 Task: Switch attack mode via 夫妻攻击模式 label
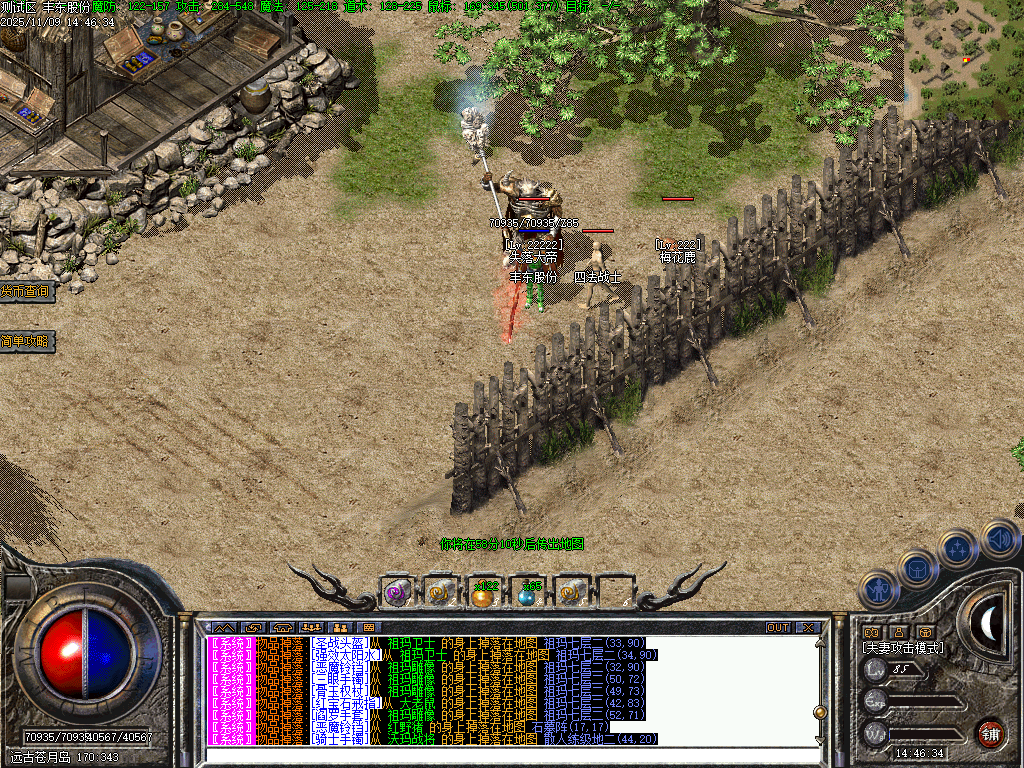pyautogui.click(x=903, y=648)
